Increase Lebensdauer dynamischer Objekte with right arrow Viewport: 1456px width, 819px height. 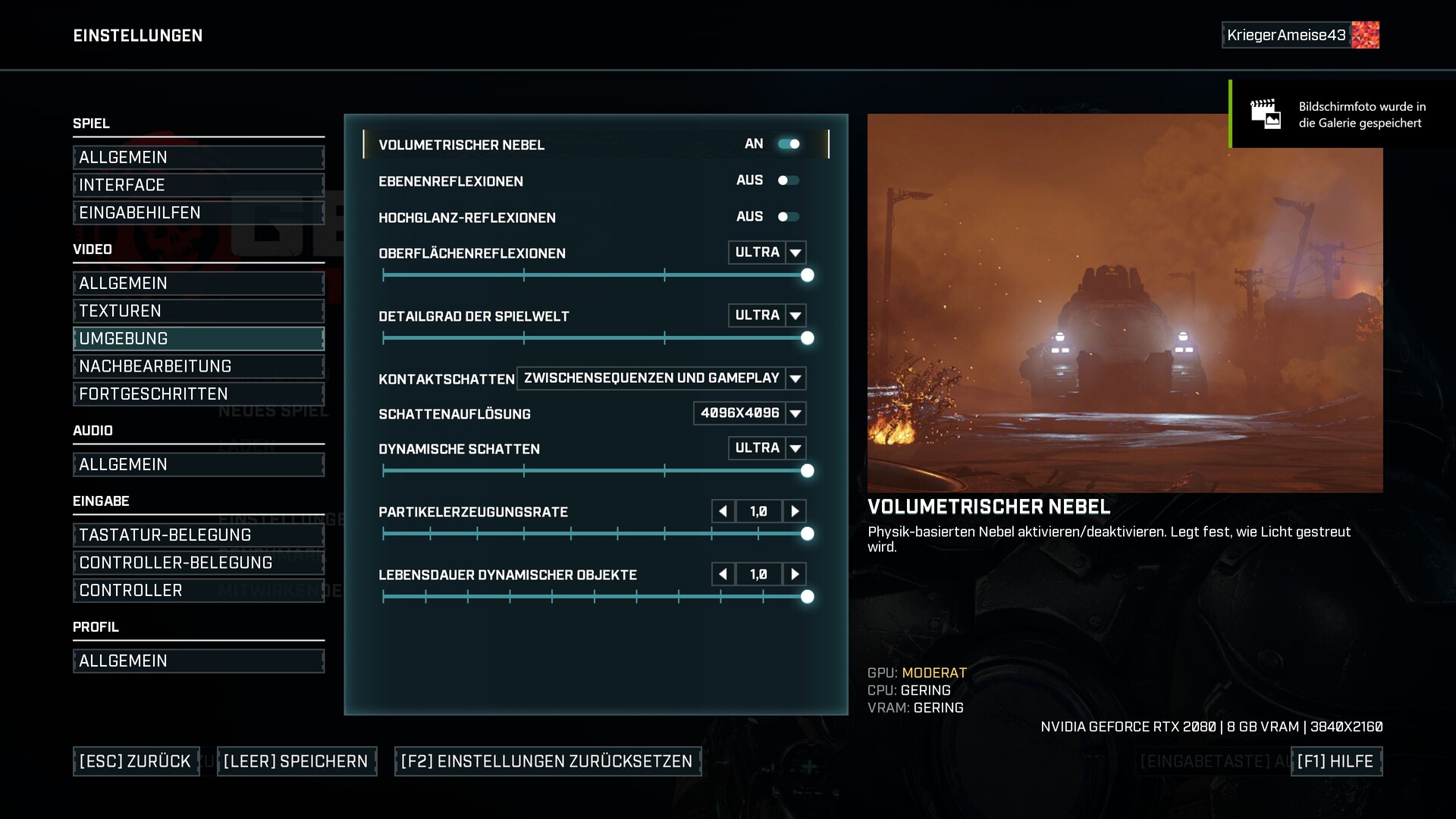coord(795,575)
